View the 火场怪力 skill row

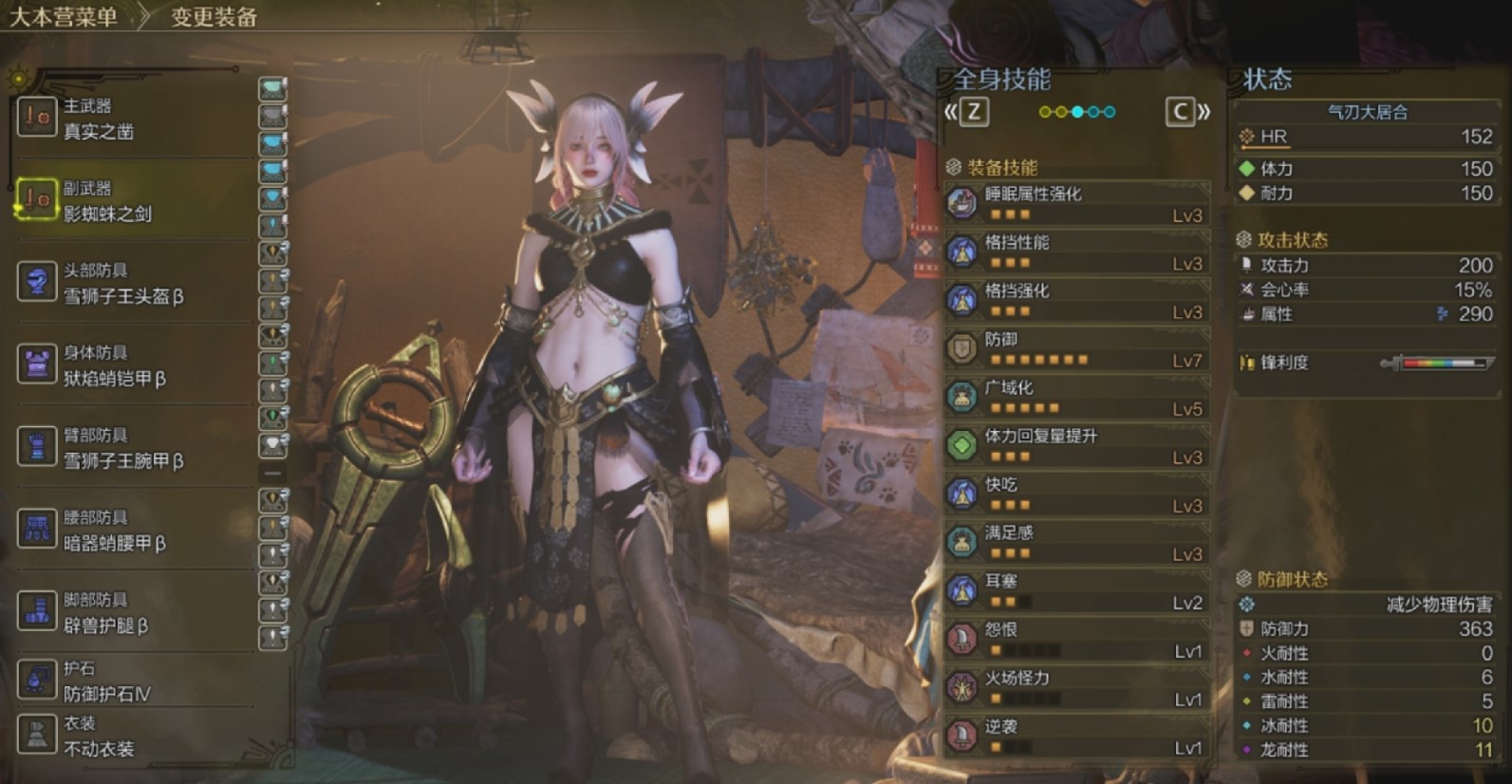coord(1077,687)
